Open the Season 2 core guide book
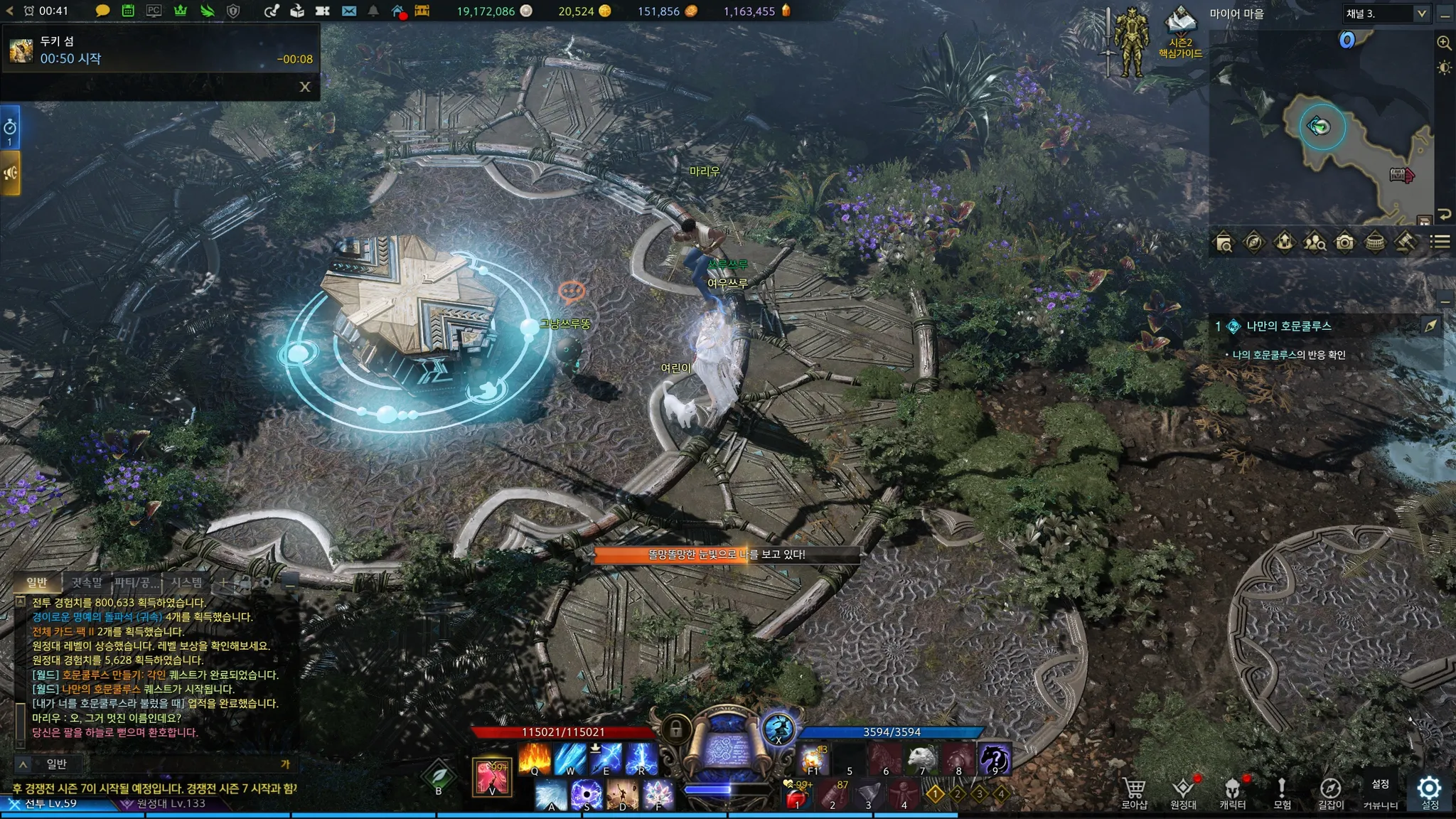This screenshot has width=1456, height=819. click(x=1181, y=32)
